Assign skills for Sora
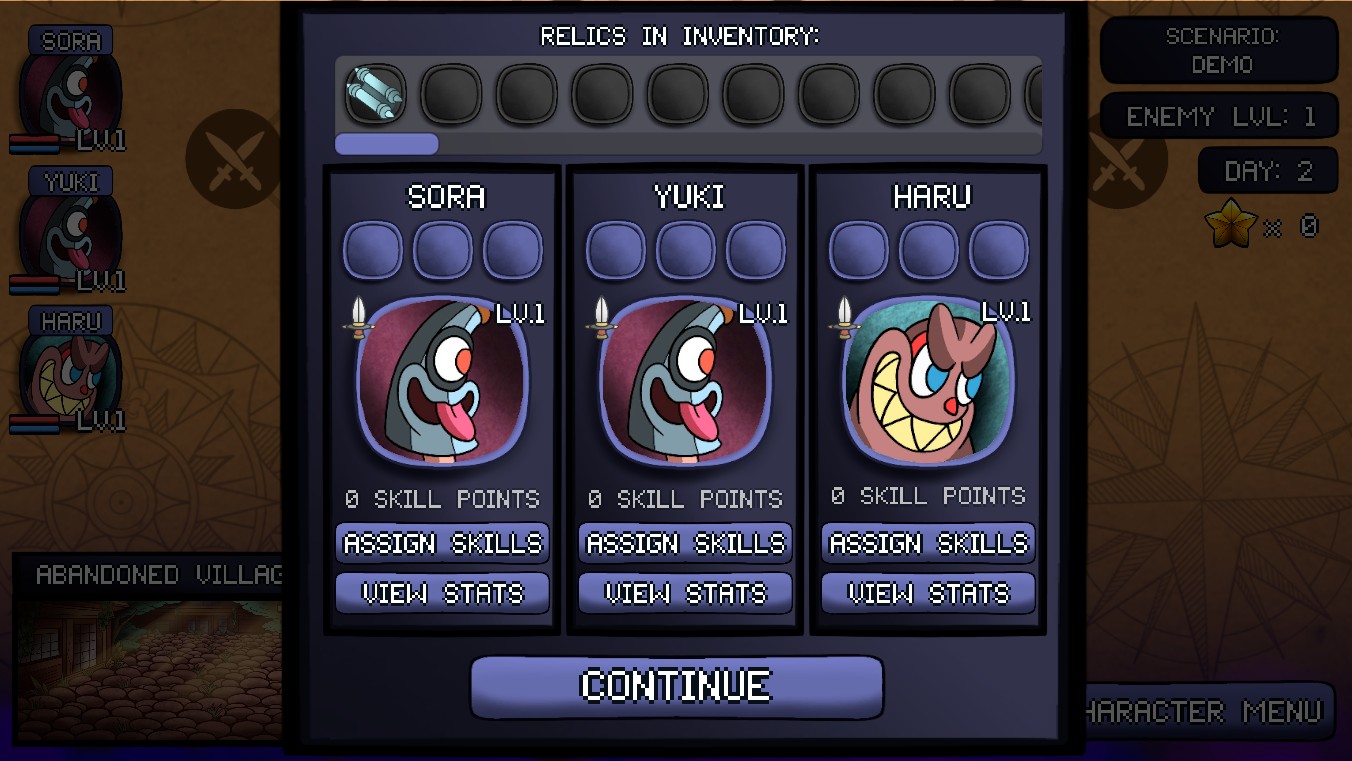The image size is (1352, 761). [x=442, y=544]
